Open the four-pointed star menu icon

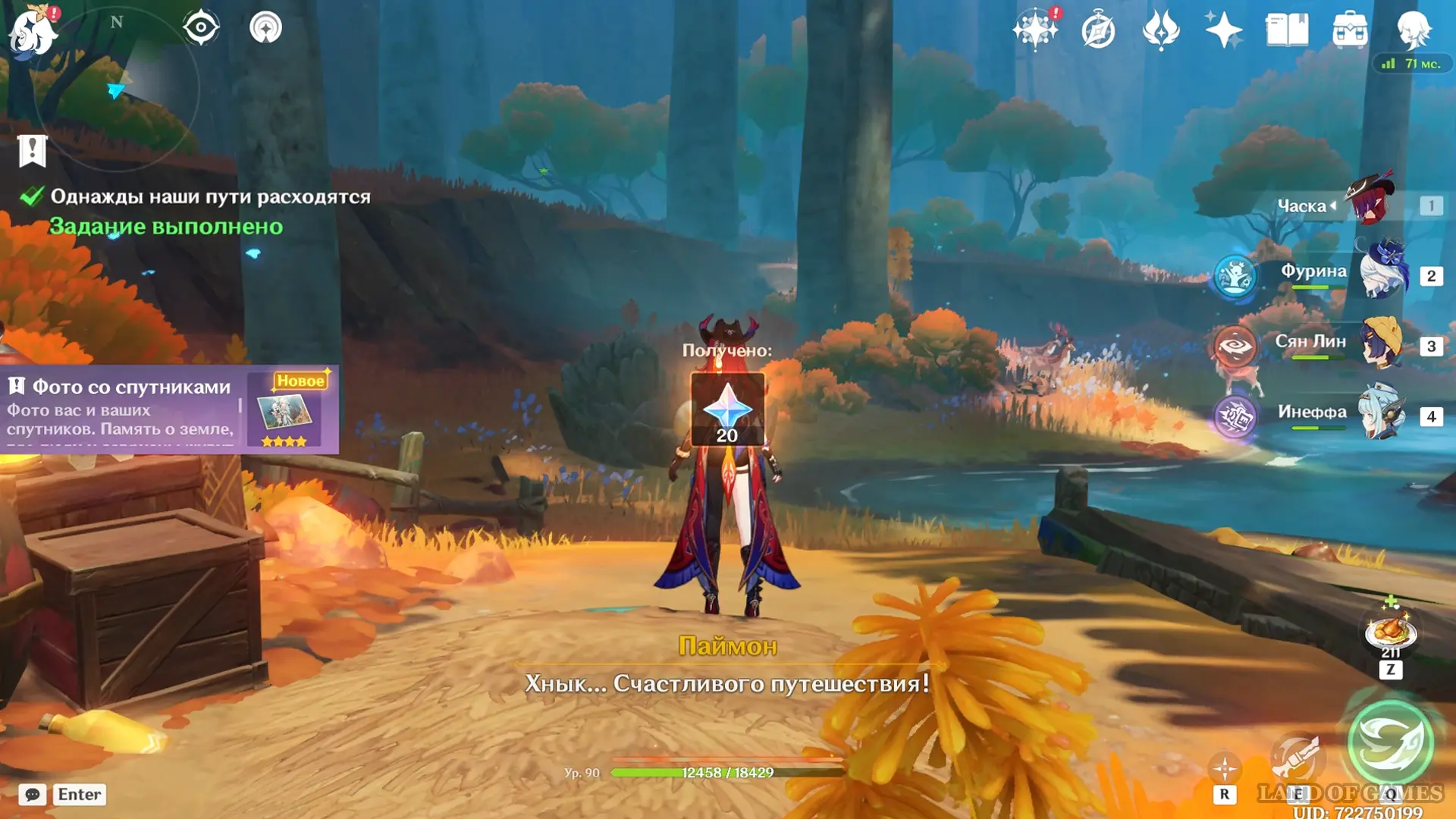pos(1223,31)
